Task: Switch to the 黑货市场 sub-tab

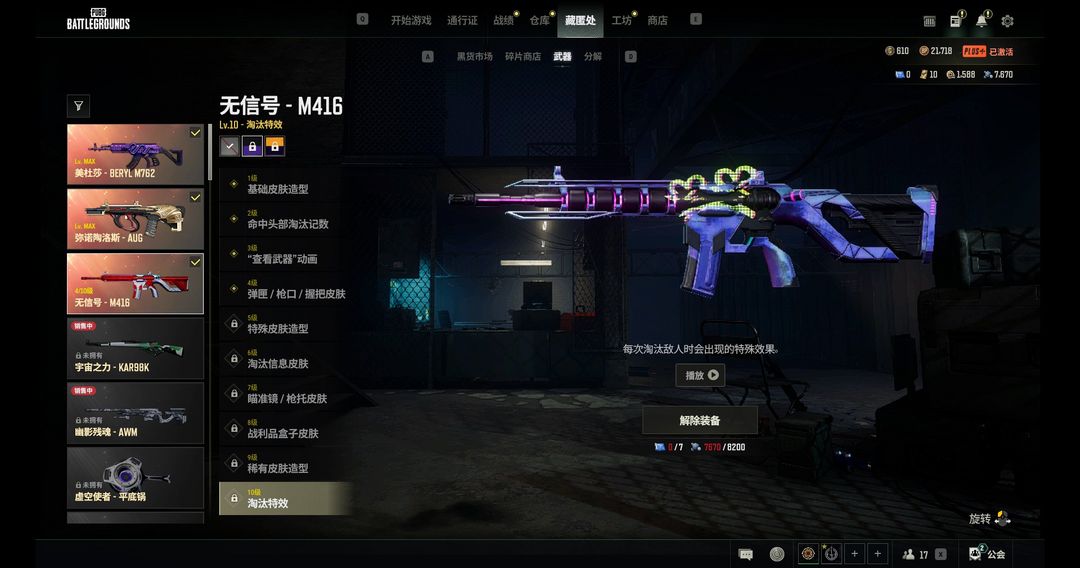Action: coord(474,57)
